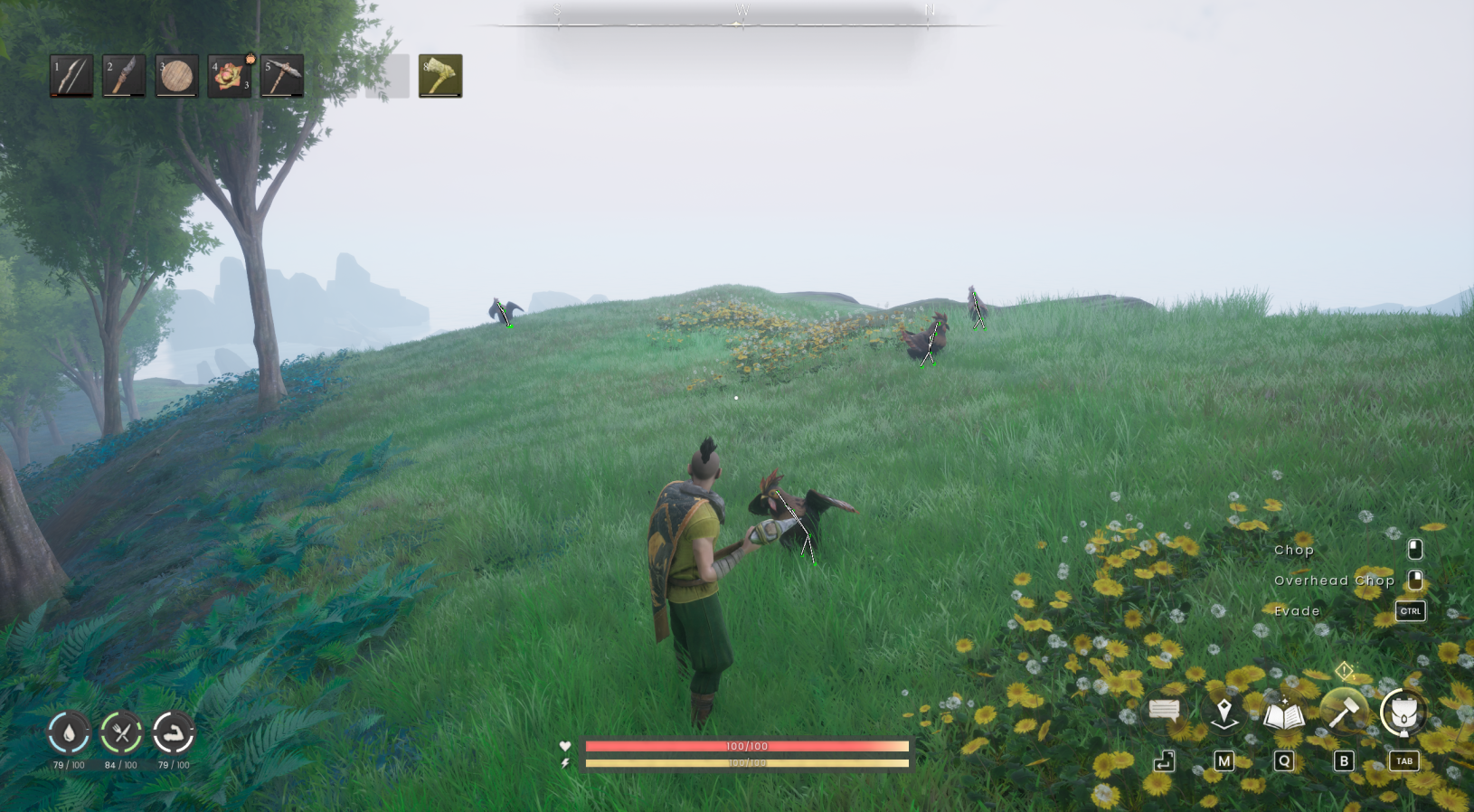
Task: Select the bow in hotbar slot 1
Action: coord(71,75)
